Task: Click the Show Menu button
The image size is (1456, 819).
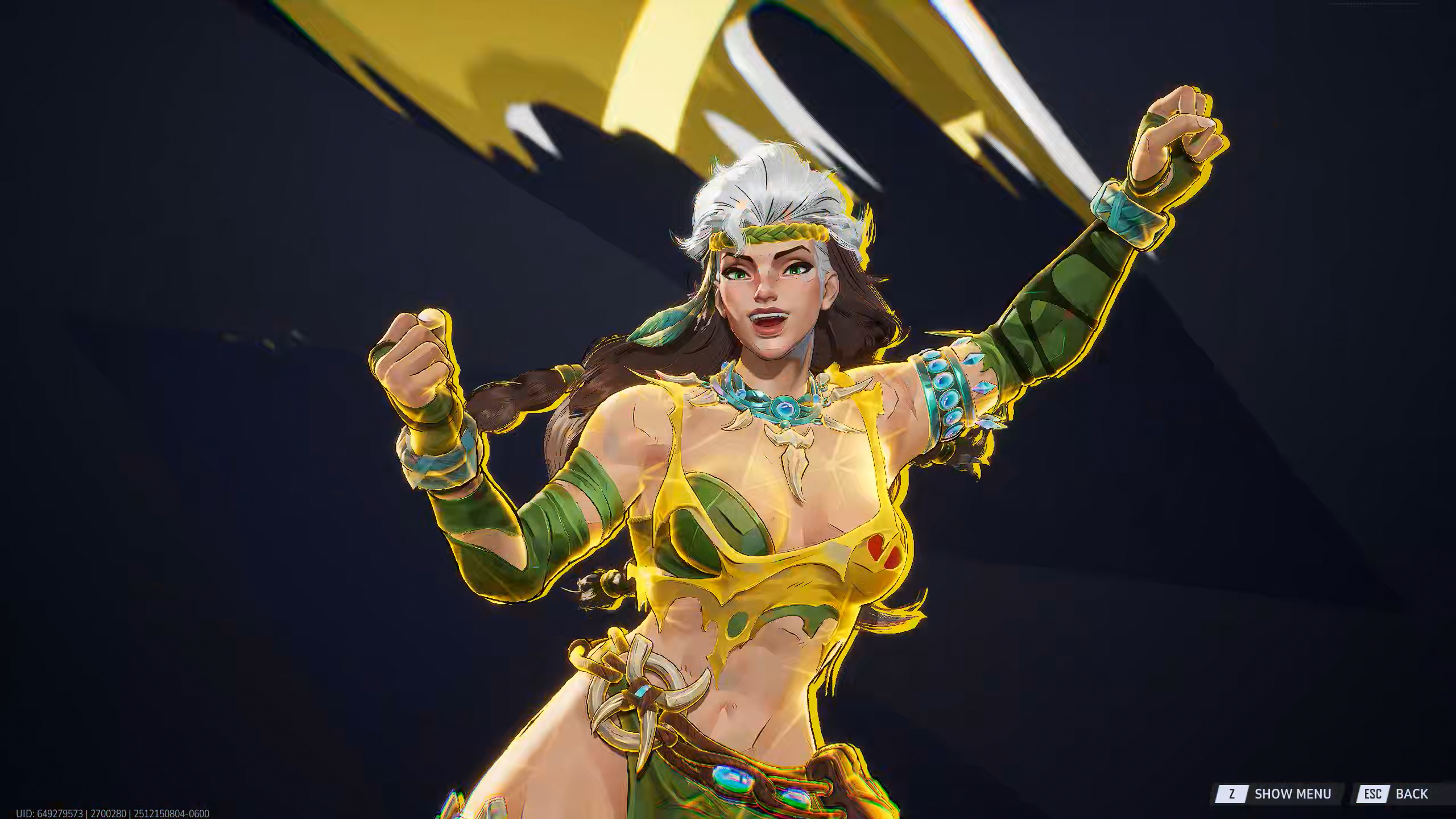Action: [1280, 793]
